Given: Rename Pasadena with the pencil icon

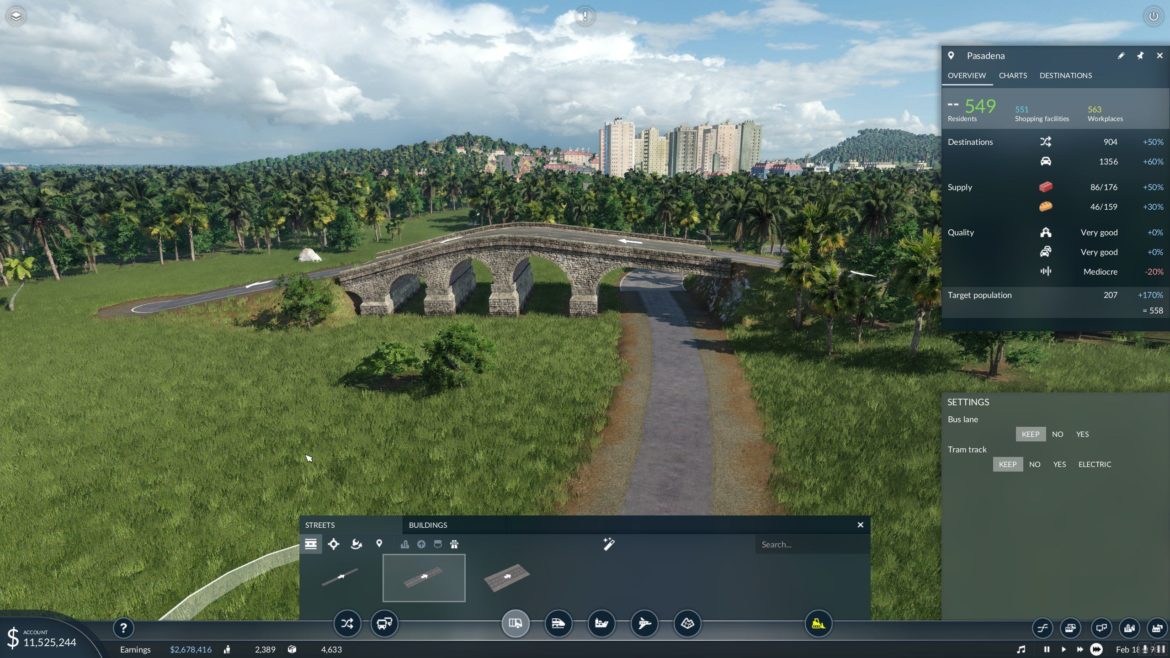Looking at the screenshot, I should (1121, 56).
